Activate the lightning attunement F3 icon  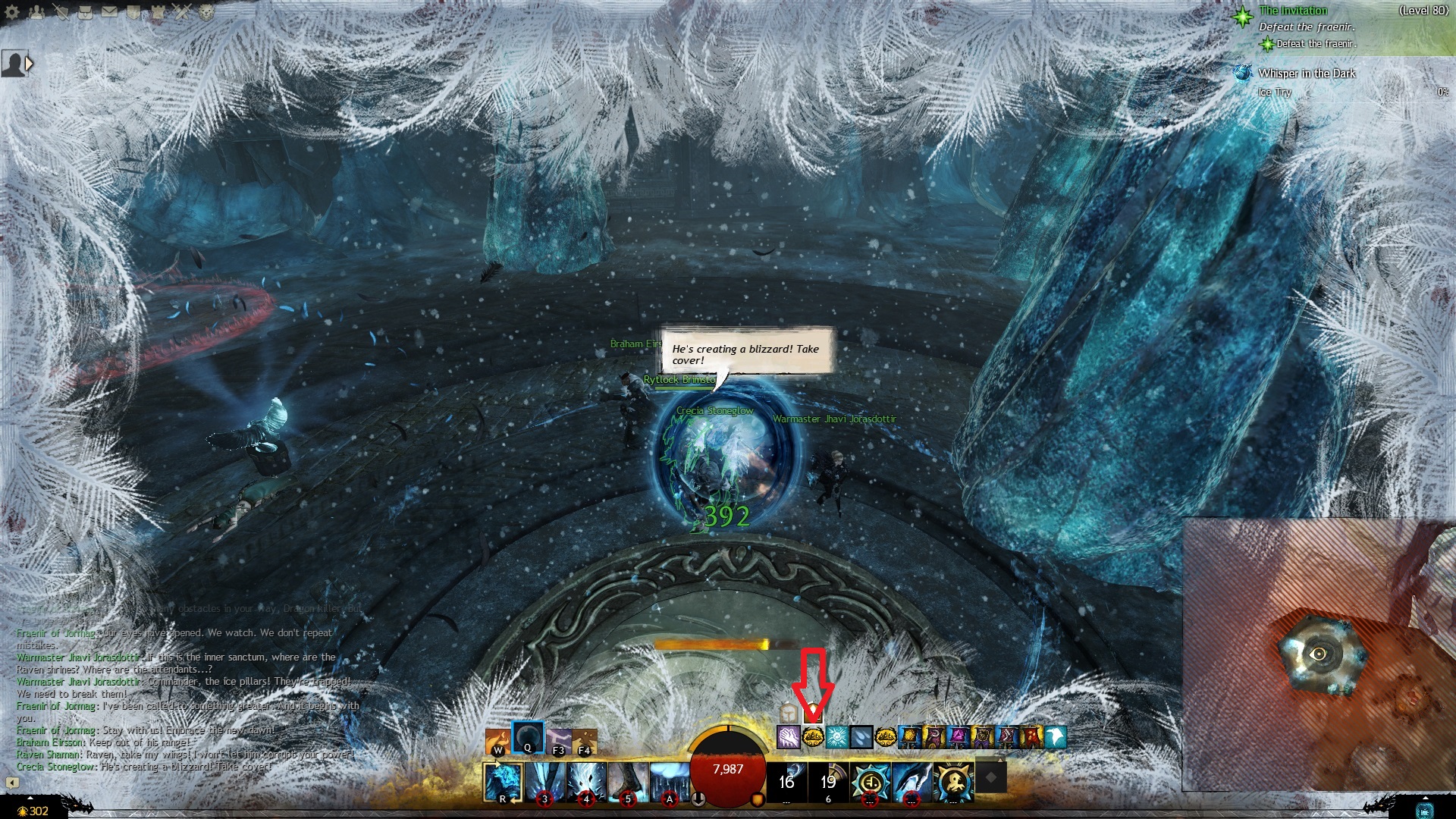click(559, 741)
